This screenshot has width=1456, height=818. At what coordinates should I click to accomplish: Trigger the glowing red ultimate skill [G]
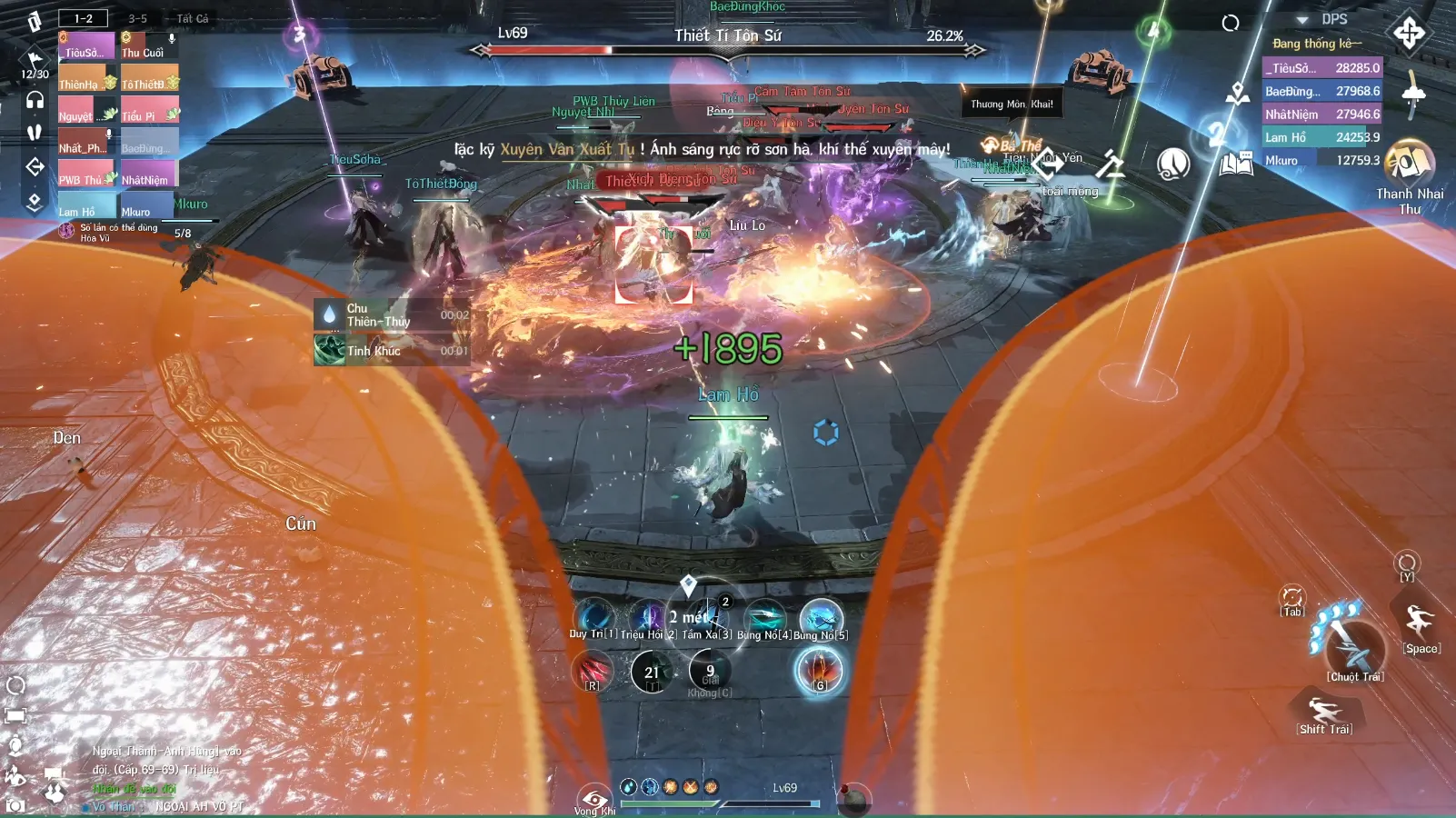click(x=820, y=671)
